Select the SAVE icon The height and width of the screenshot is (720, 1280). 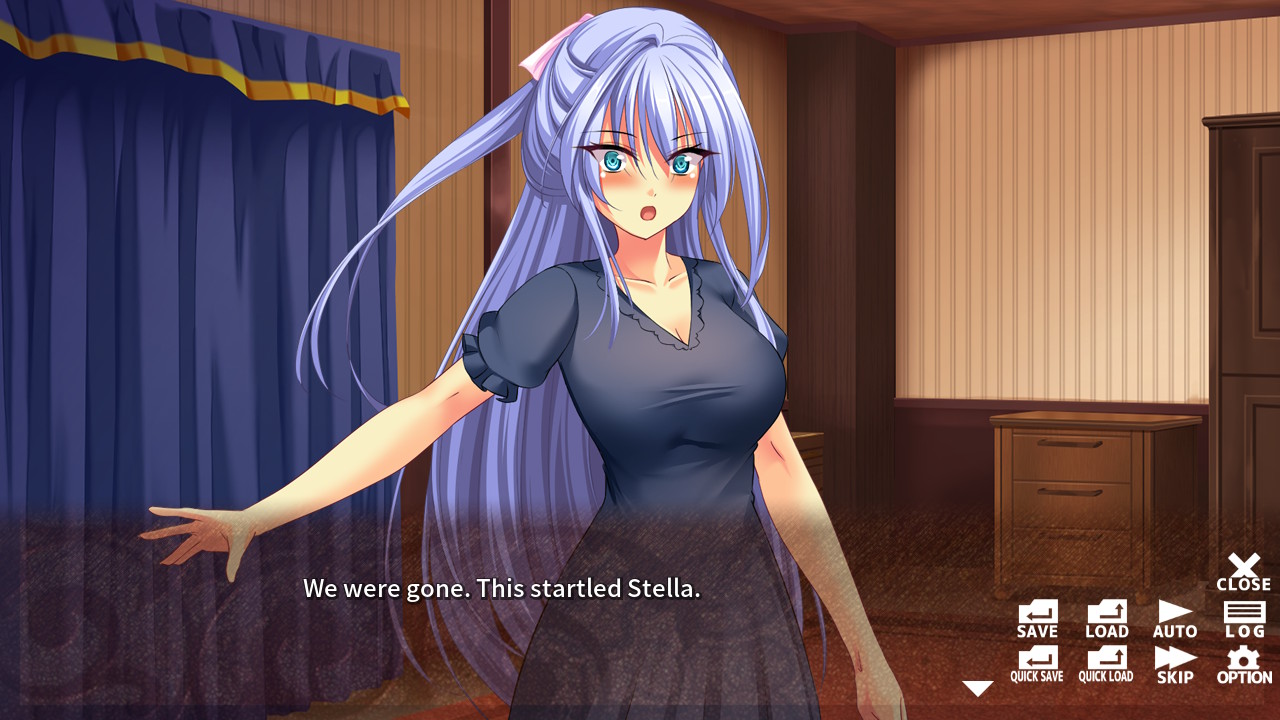1038,617
